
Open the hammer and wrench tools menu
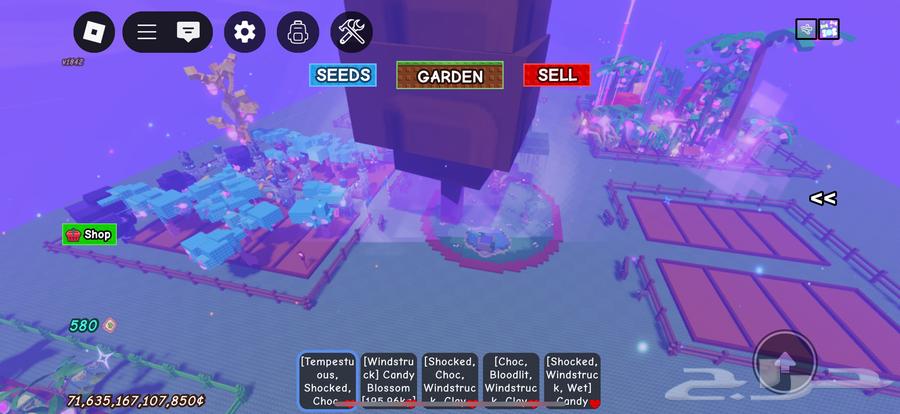pos(351,32)
